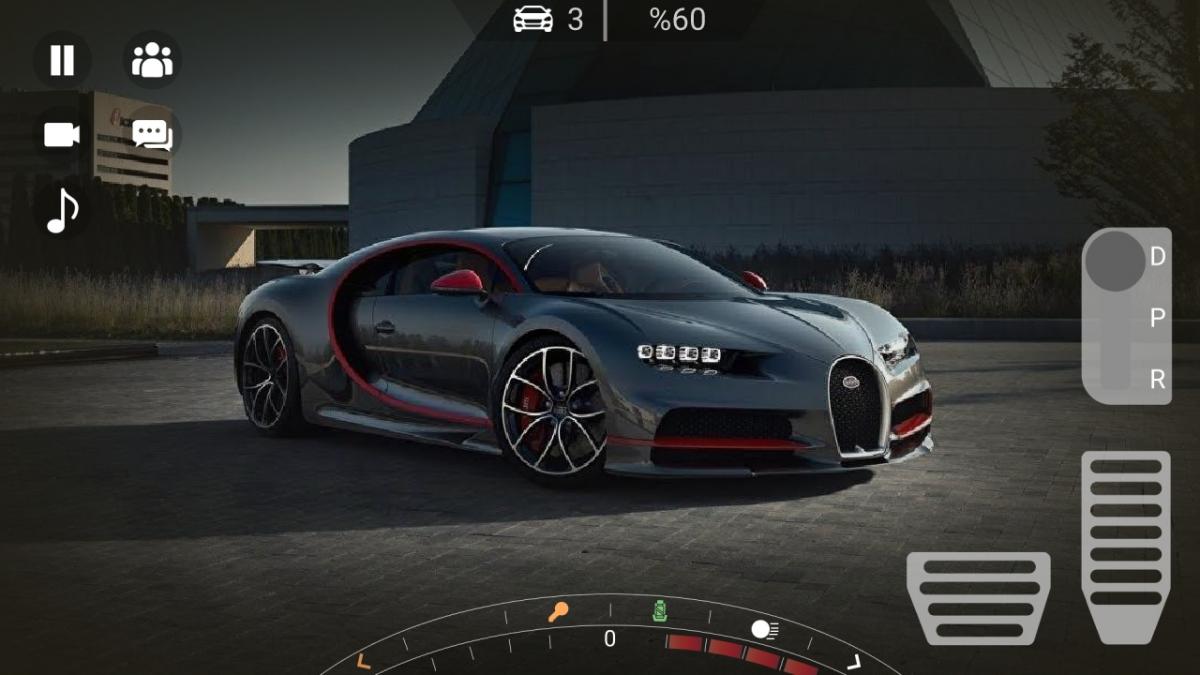This screenshot has width=1200, height=675.
Task: Toggle the headlights icon on the dashboard
Action: 765,629
